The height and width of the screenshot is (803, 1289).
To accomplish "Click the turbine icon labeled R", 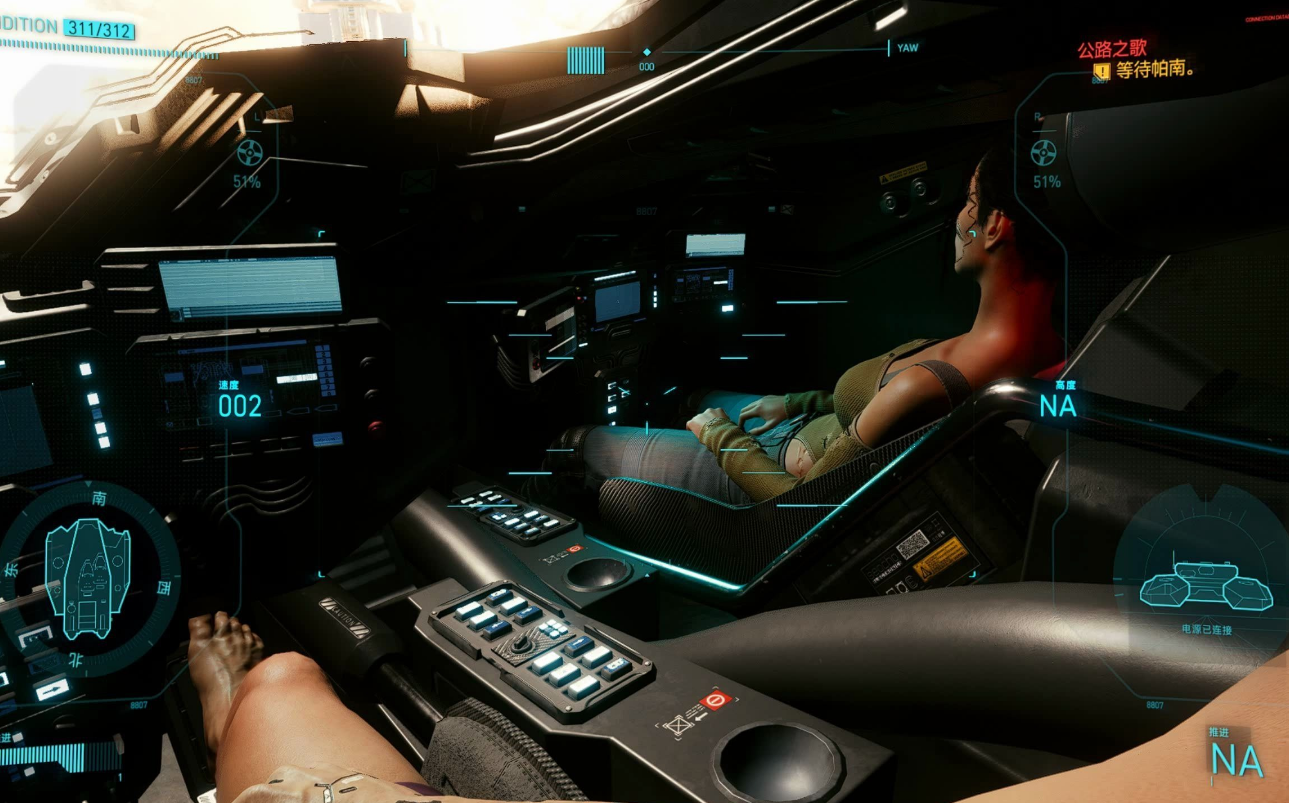I will (1043, 153).
